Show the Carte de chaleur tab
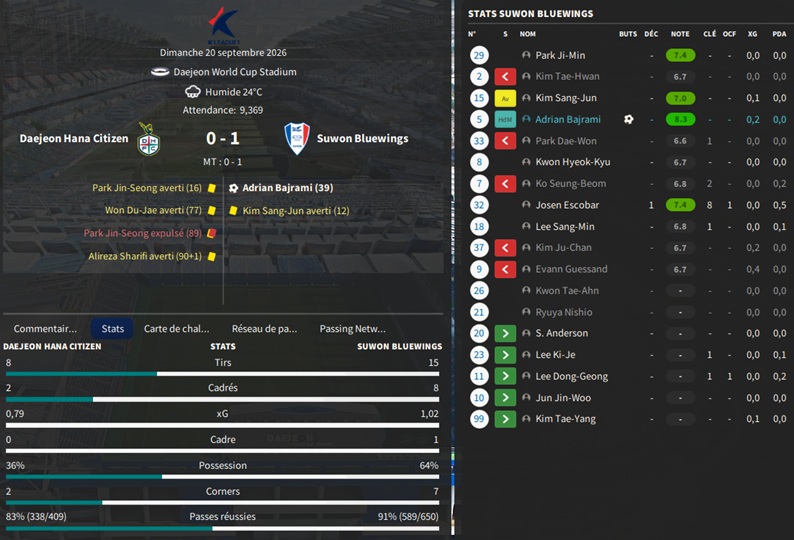This screenshot has height=540, width=794. 176,328
